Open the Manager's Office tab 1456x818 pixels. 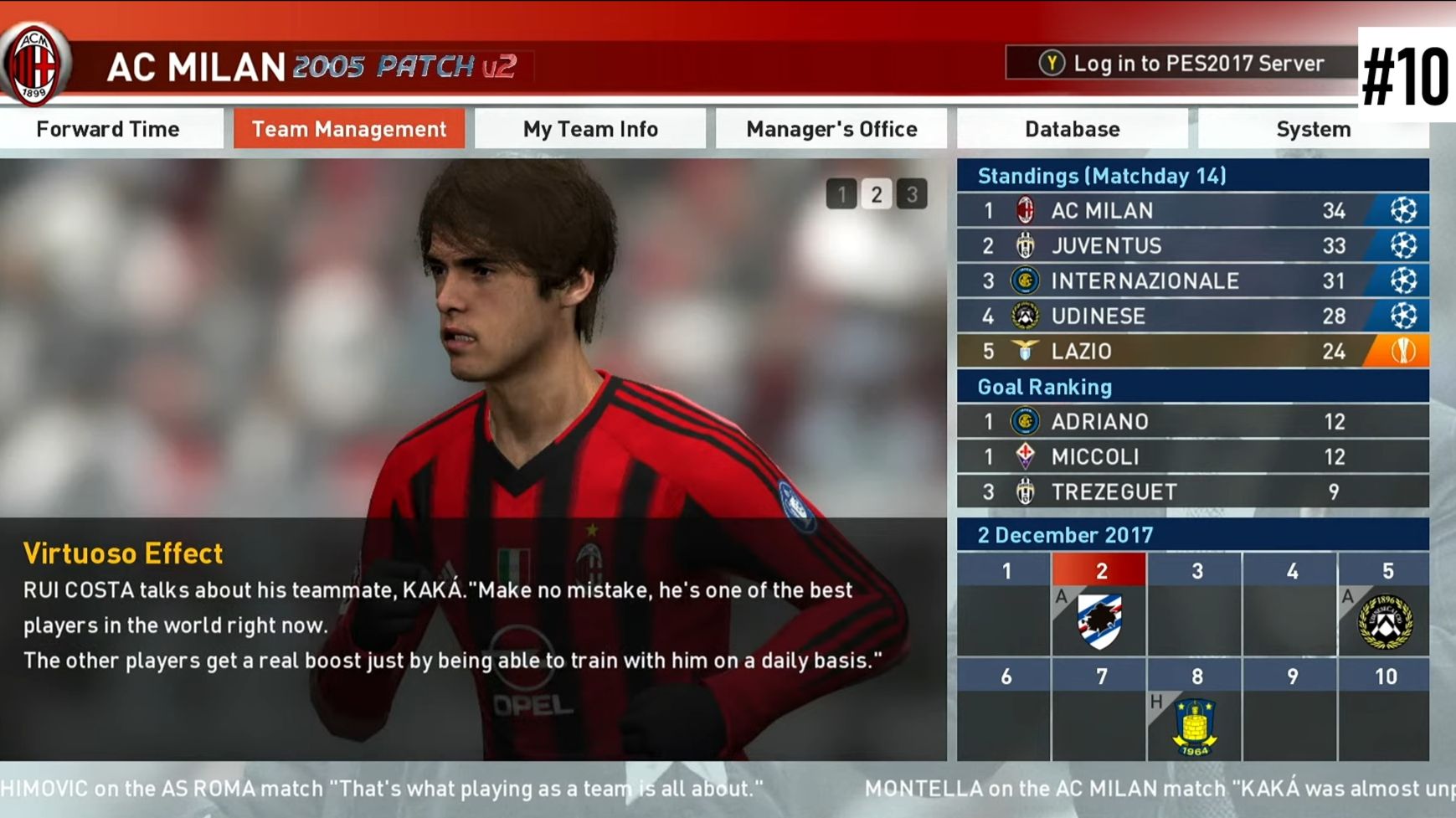(831, 129)
